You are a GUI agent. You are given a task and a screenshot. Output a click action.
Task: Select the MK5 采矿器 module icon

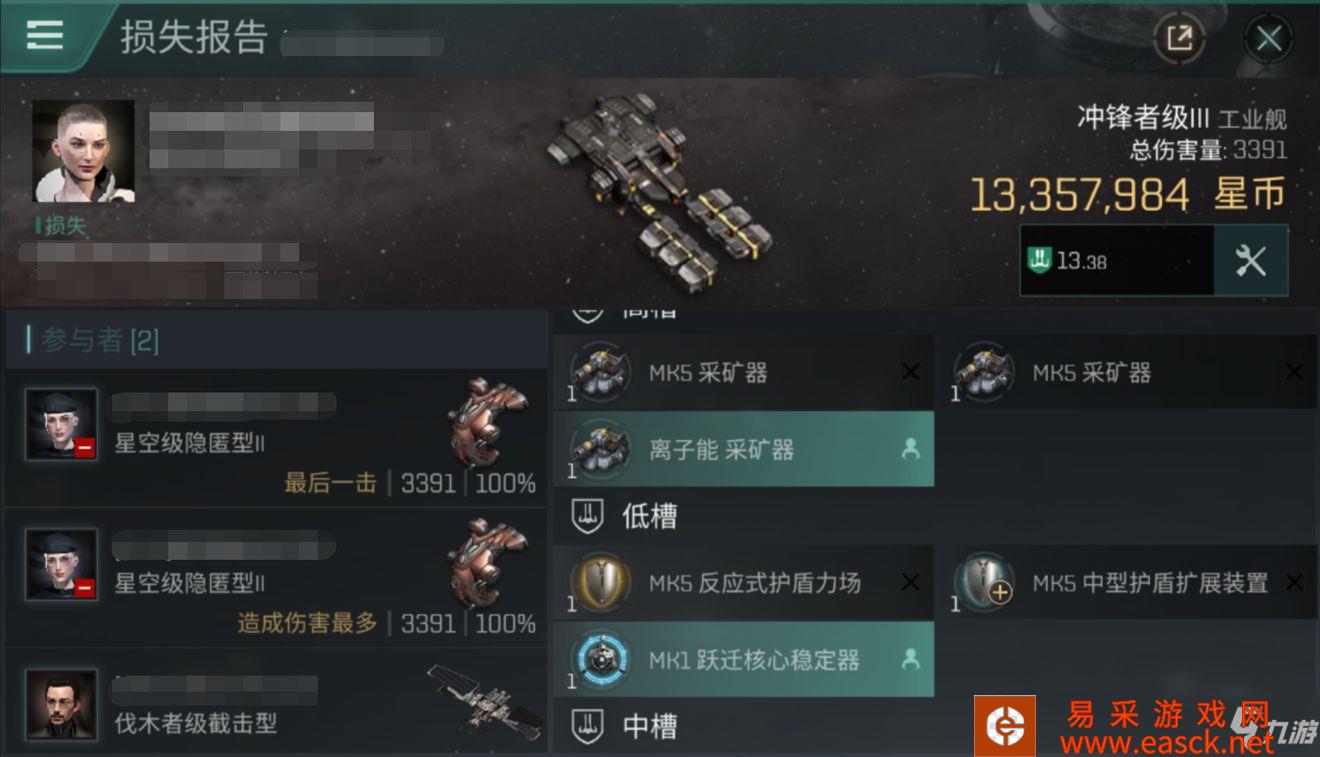pyautogui.click(x=598, y=372)
